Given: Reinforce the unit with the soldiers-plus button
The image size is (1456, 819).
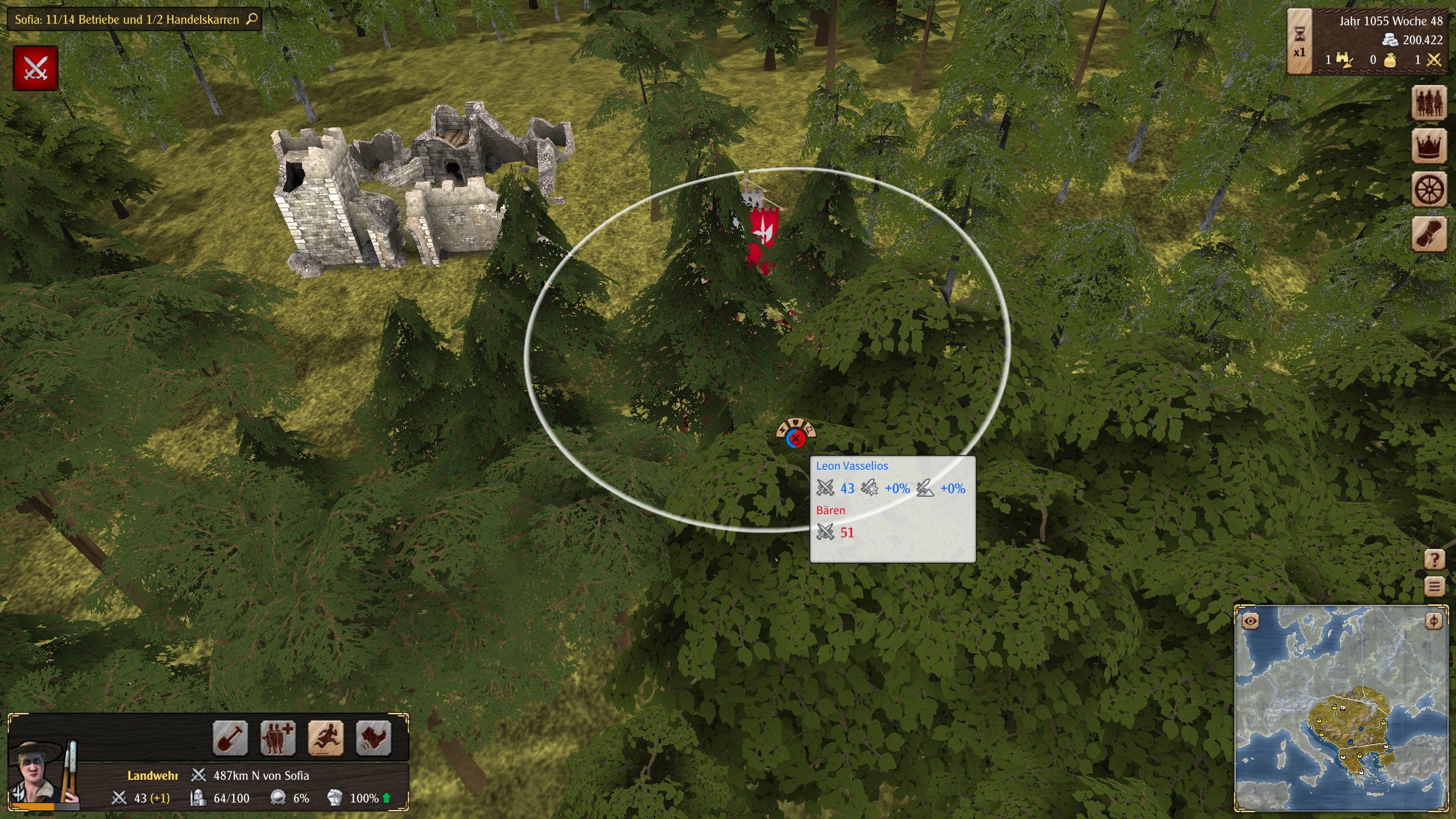Looking at the screenshot, I should (278, 738).
